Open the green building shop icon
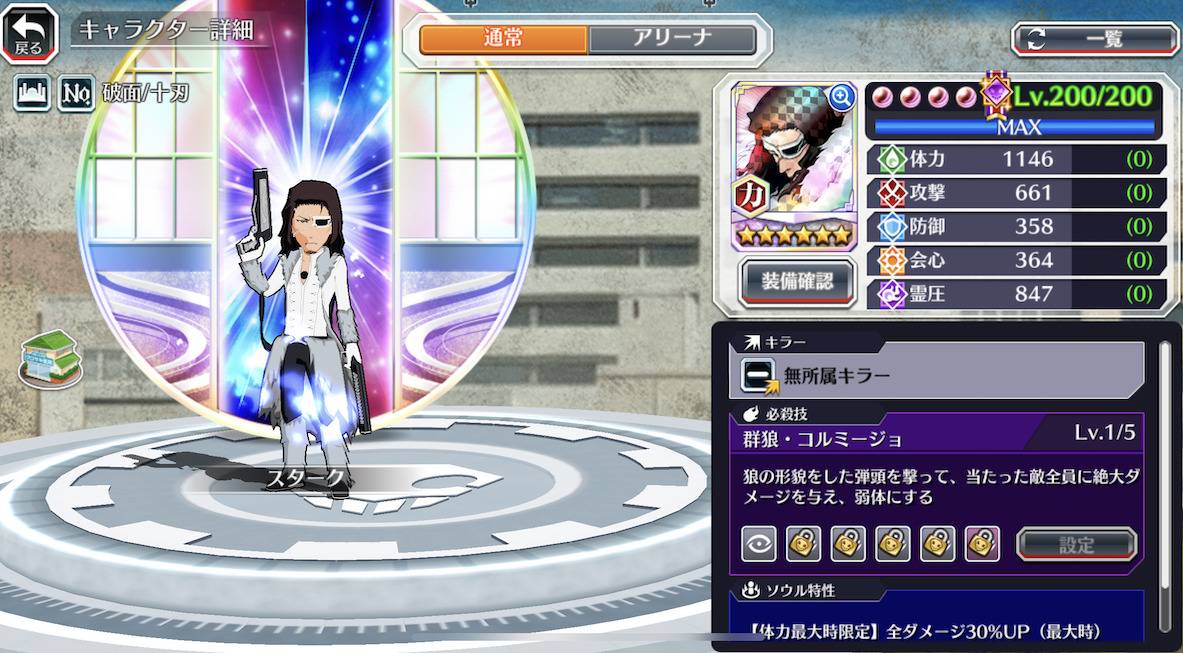The image size is (1183, 653). pos(50,358)
